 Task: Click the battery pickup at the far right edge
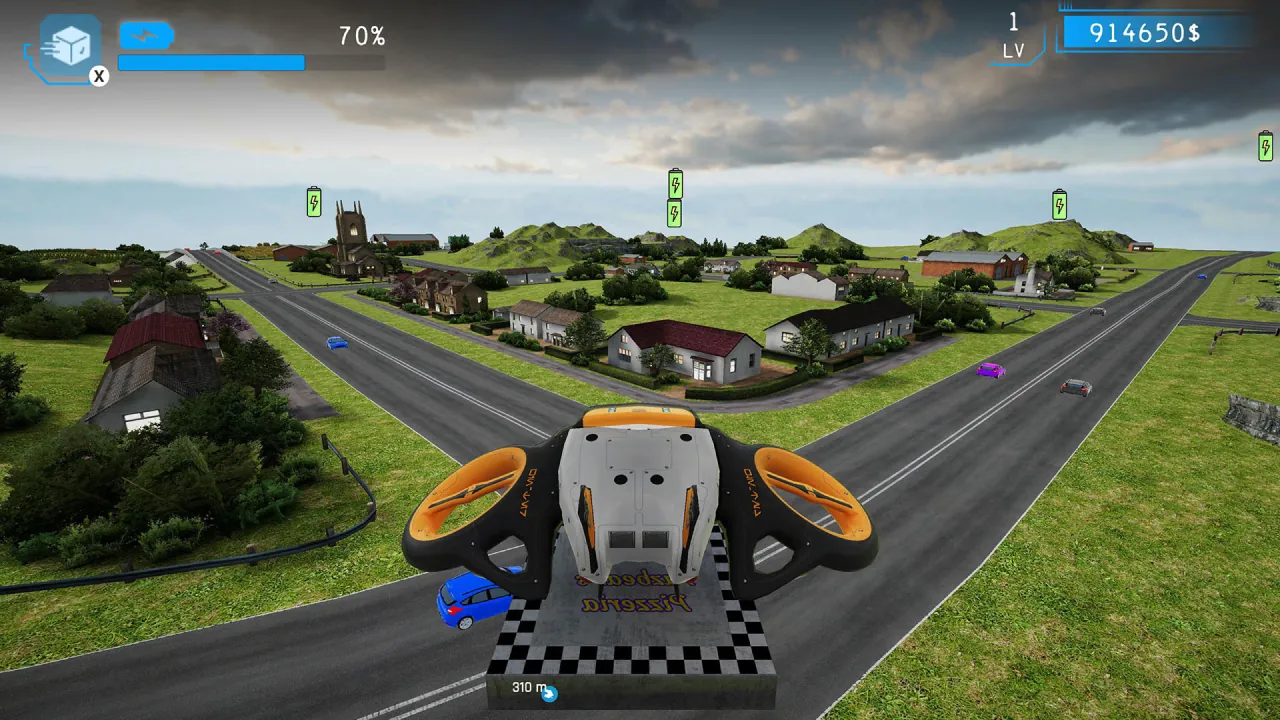(1263, 146)
